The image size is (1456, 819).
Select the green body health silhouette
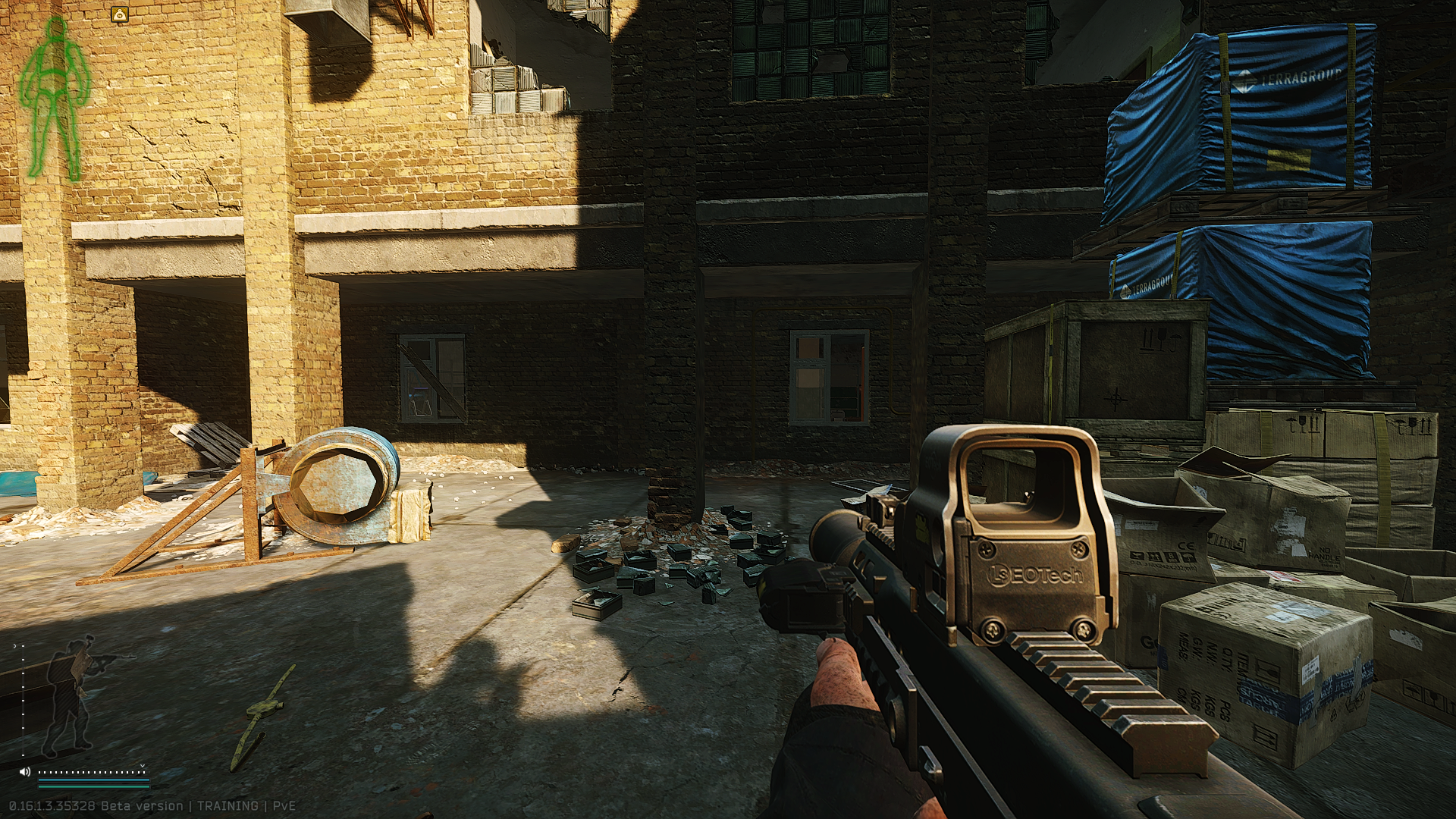pyautogui.click(x=54, y=99)
